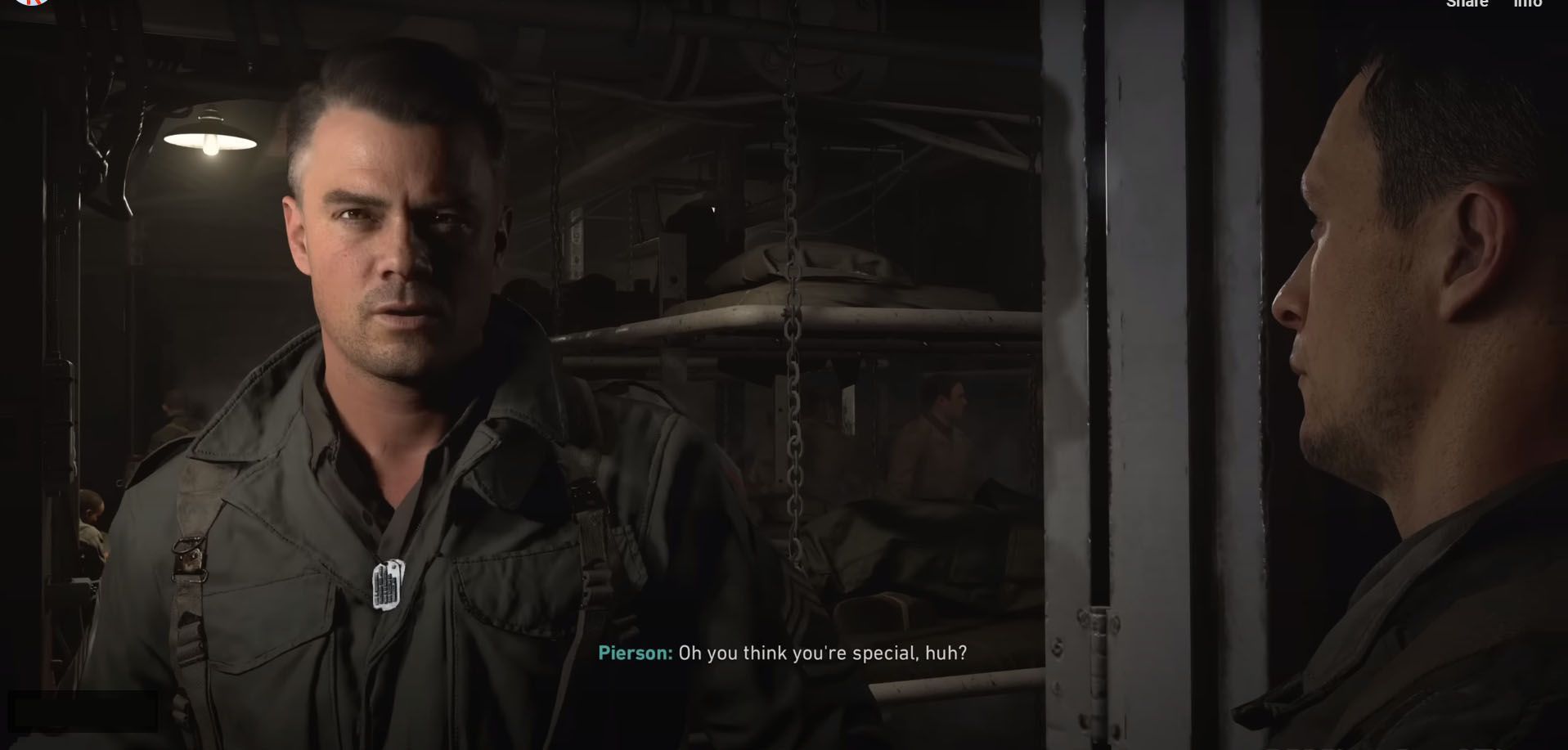The width and height of the screenshot is (1568, 750).
Task: Show the video Info panel
Action: (x=1527, y=3)
